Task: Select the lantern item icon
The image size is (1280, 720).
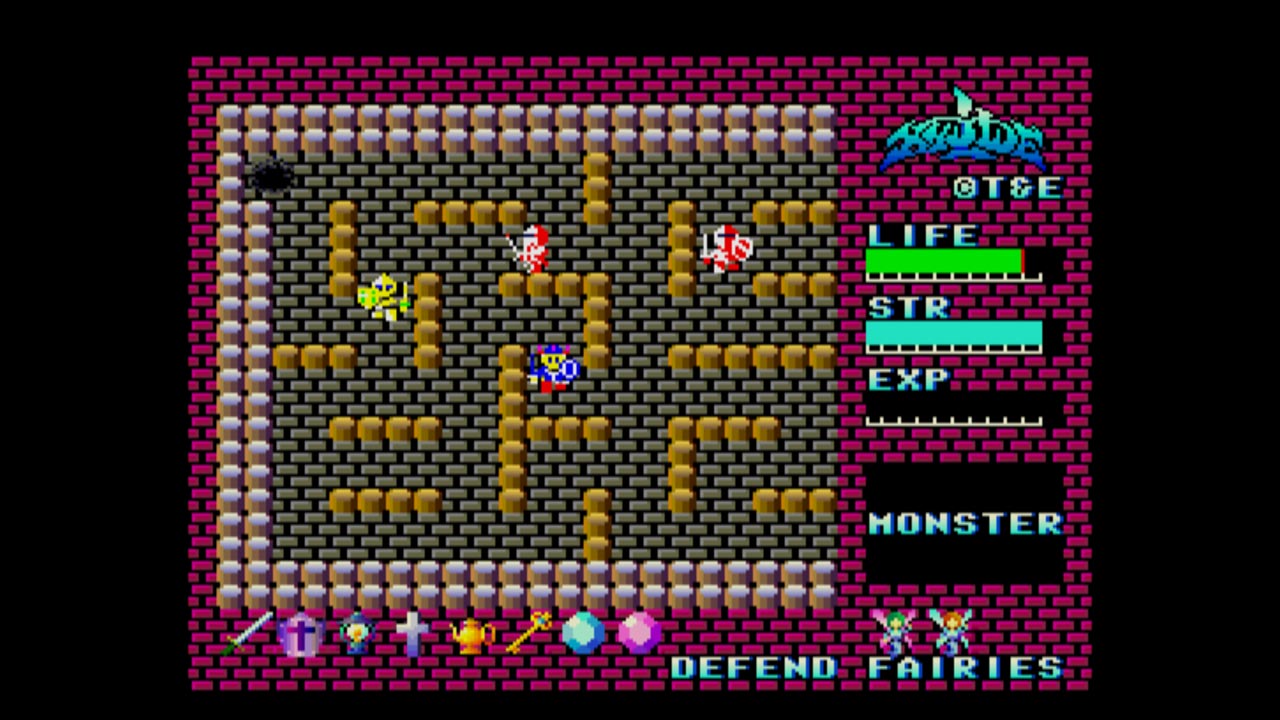Action: tap(356, 636)
